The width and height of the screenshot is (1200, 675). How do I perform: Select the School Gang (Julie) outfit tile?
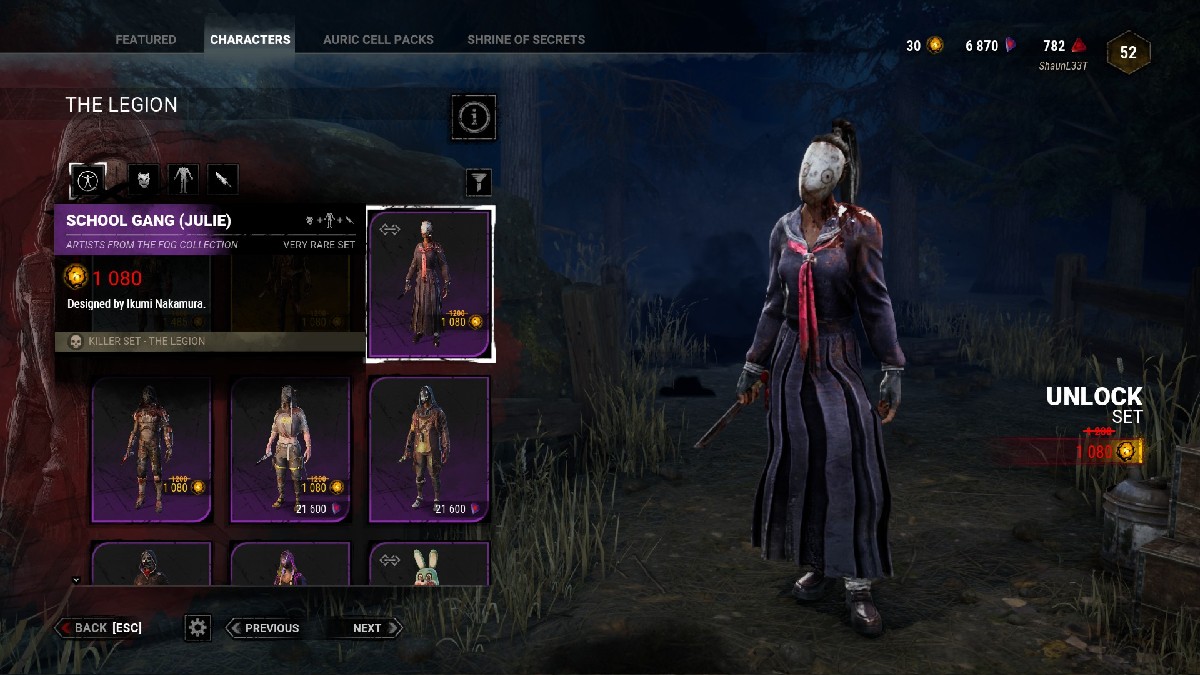pos(430,283)
